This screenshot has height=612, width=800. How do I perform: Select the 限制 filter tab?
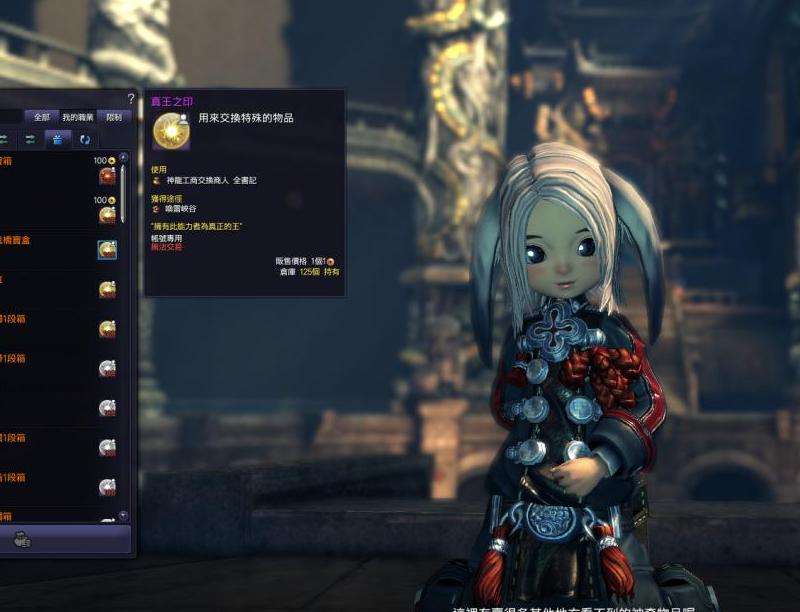(x=112, y=117)
